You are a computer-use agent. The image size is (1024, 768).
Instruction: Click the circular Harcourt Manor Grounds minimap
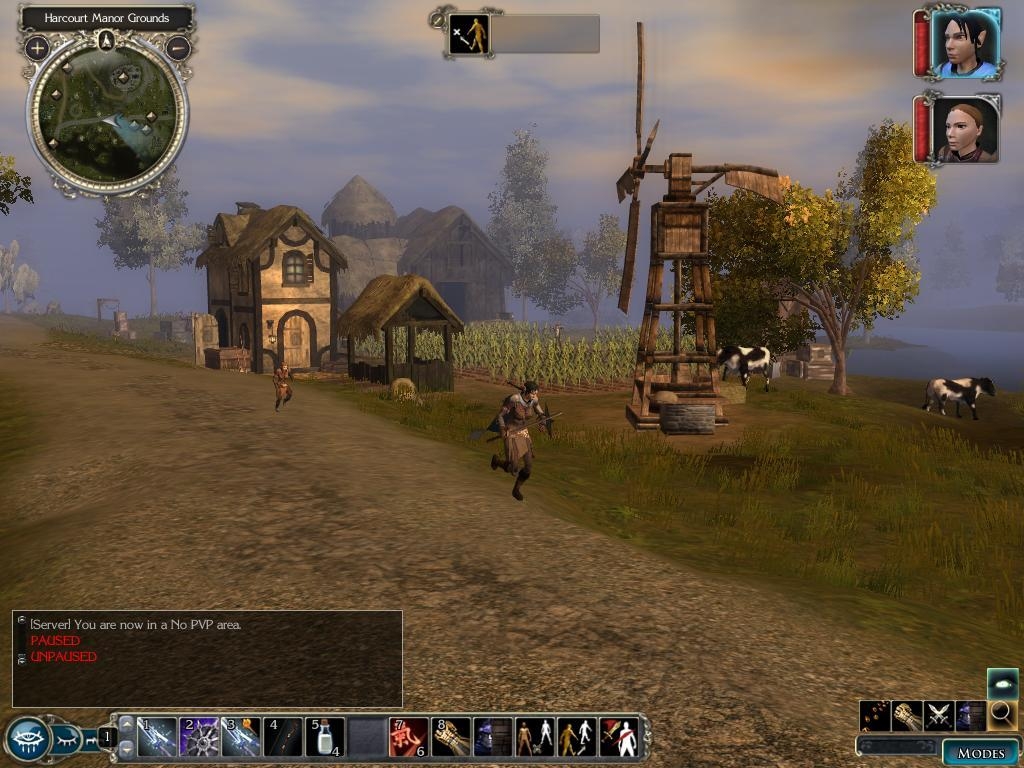pyautogui.click(x=107, y=115)
